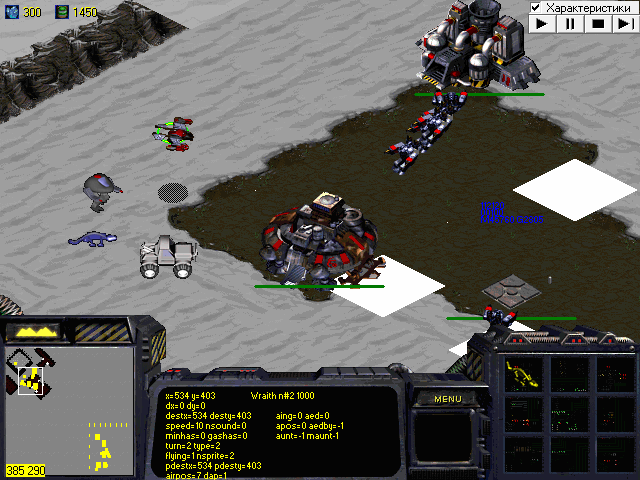Pause using the pause button
640x480 pixels.
tap(569, 23)
